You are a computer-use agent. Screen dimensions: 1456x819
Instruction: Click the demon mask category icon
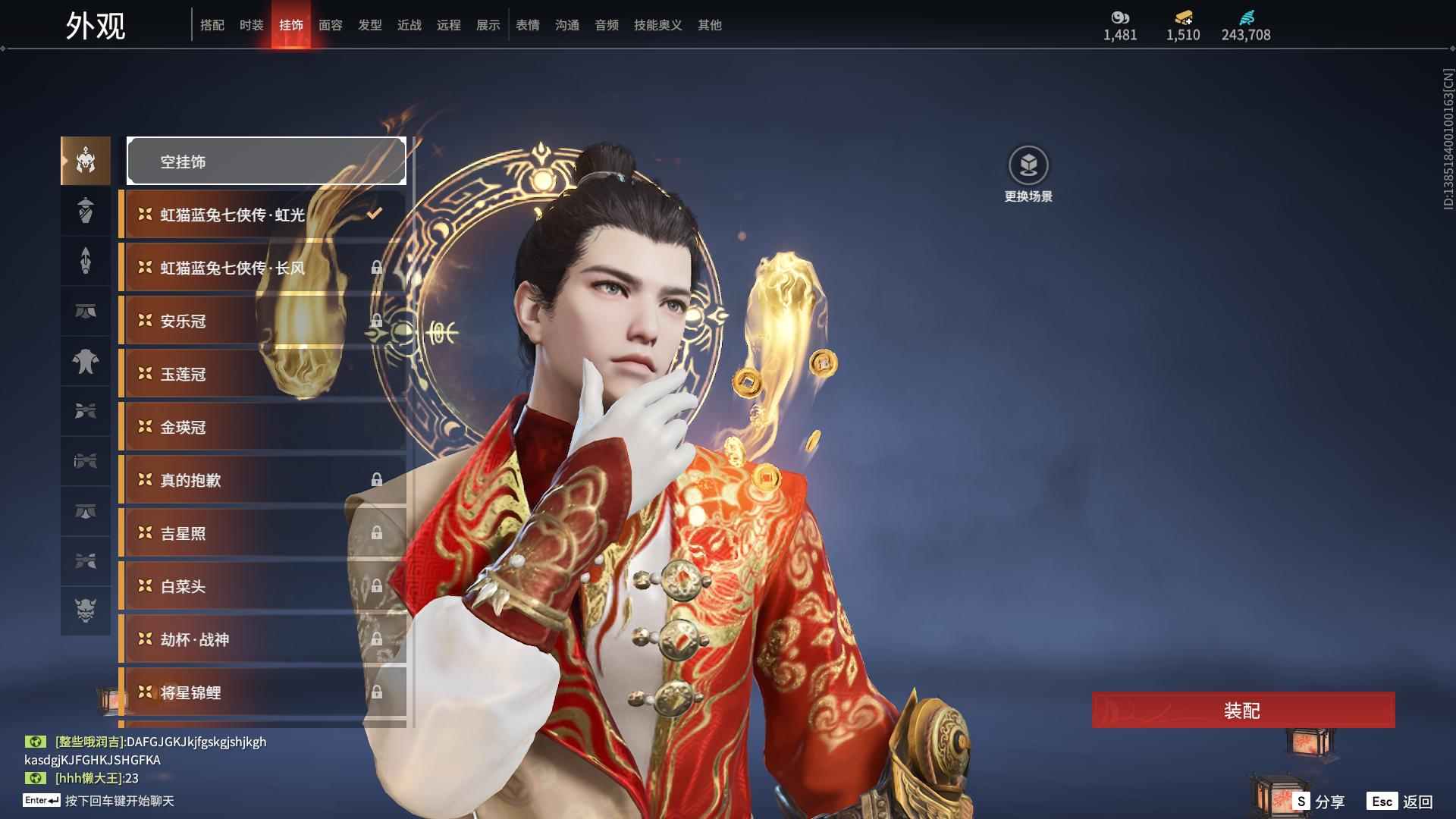85,610
